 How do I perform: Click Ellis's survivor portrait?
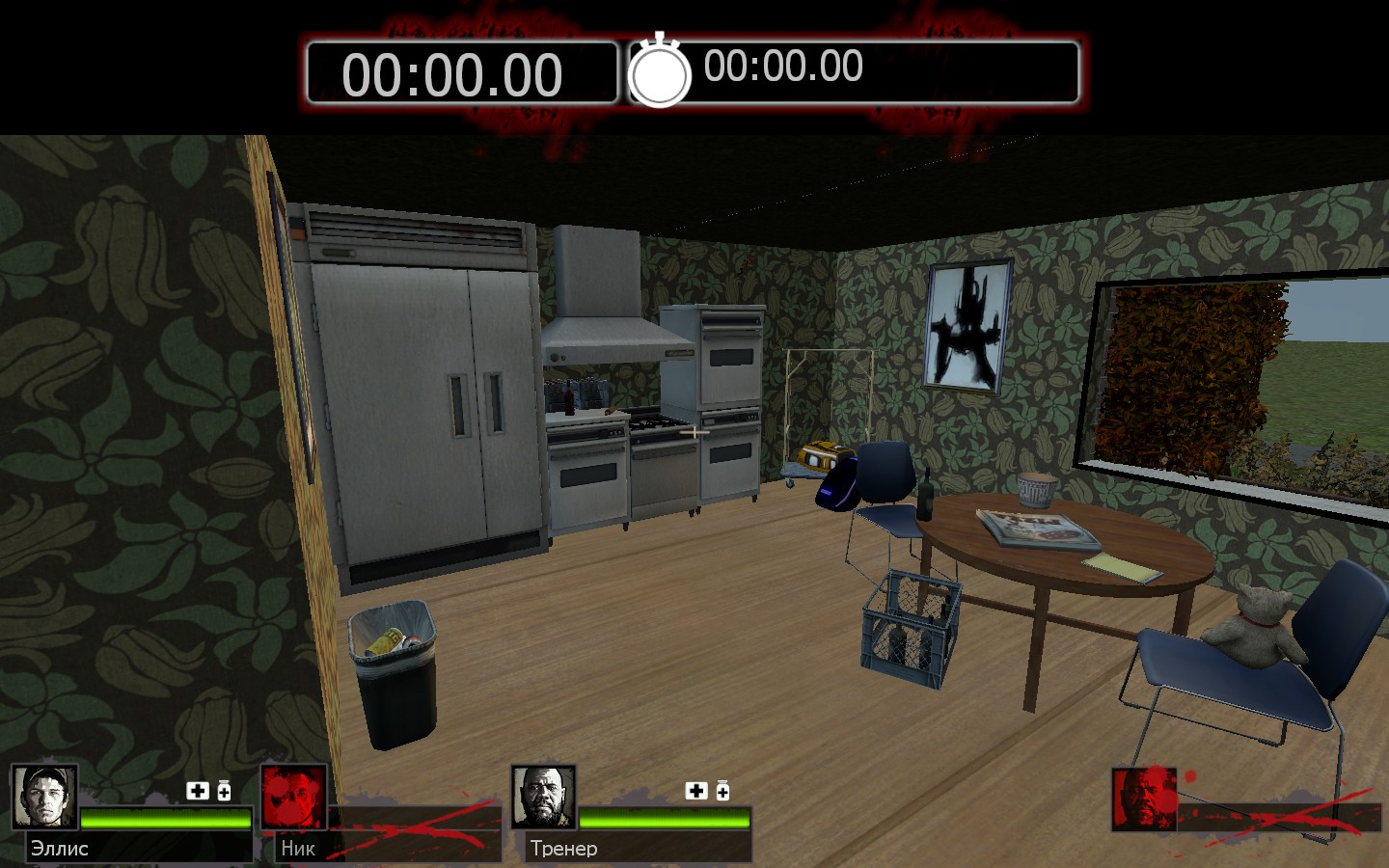click(44, 797)
